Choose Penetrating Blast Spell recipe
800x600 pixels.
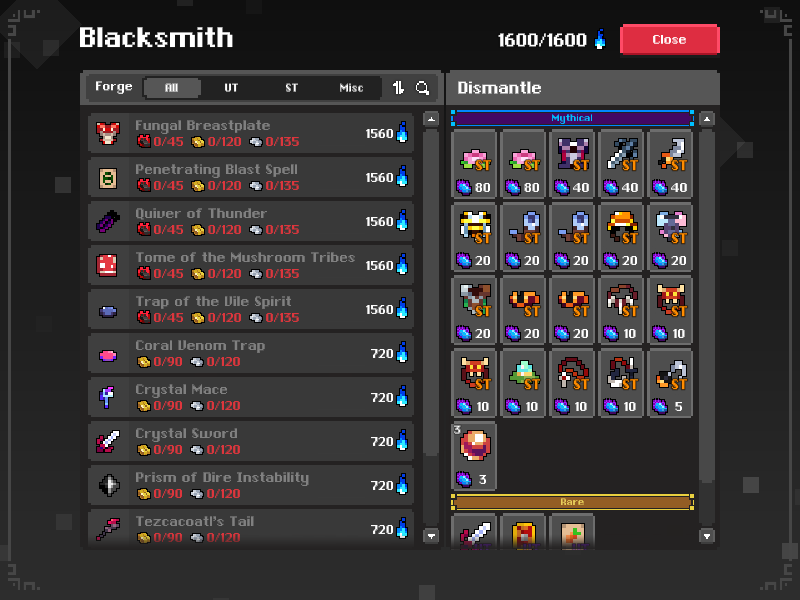pyautogui.click(x=251, y=177)
